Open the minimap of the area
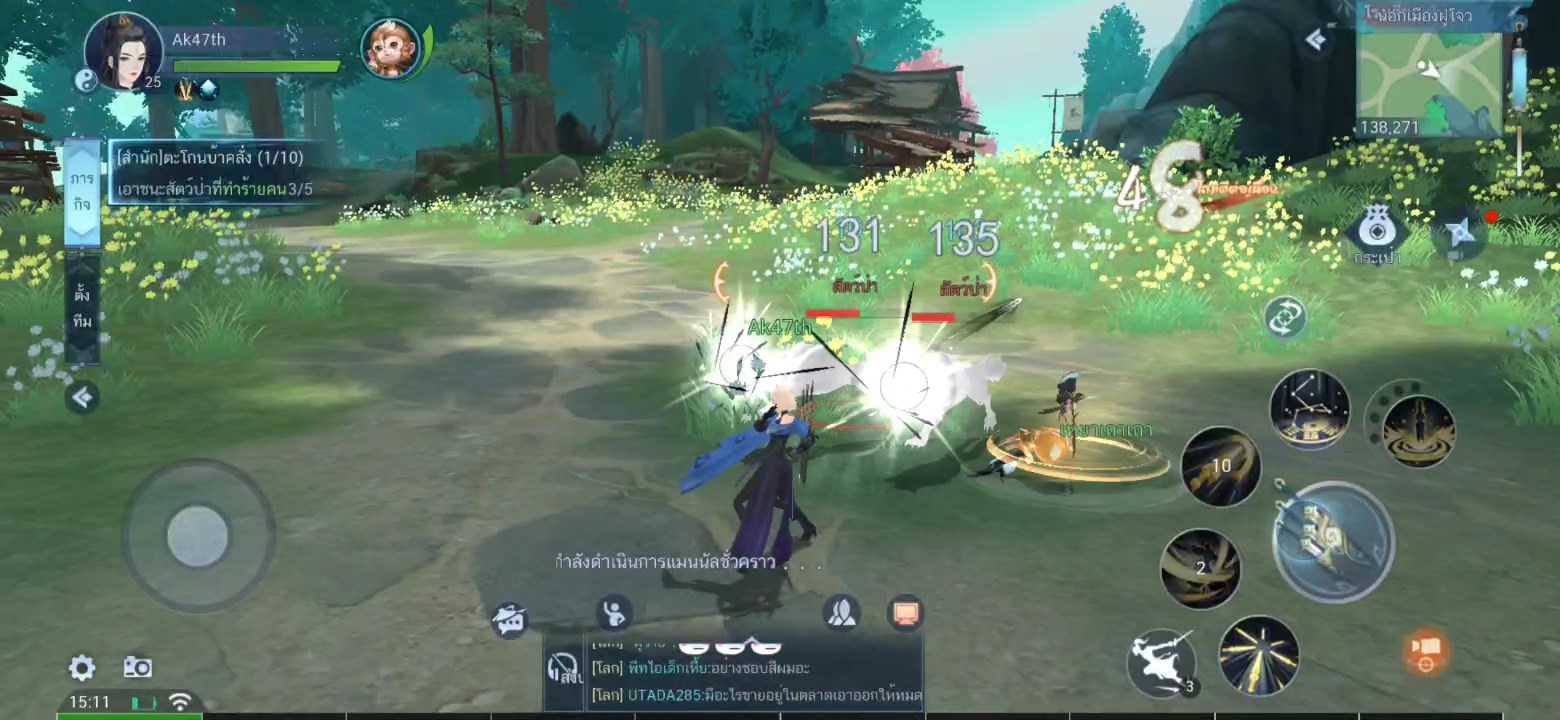This screenshot has width=1560, height=720. click(x=1428, y=78)
